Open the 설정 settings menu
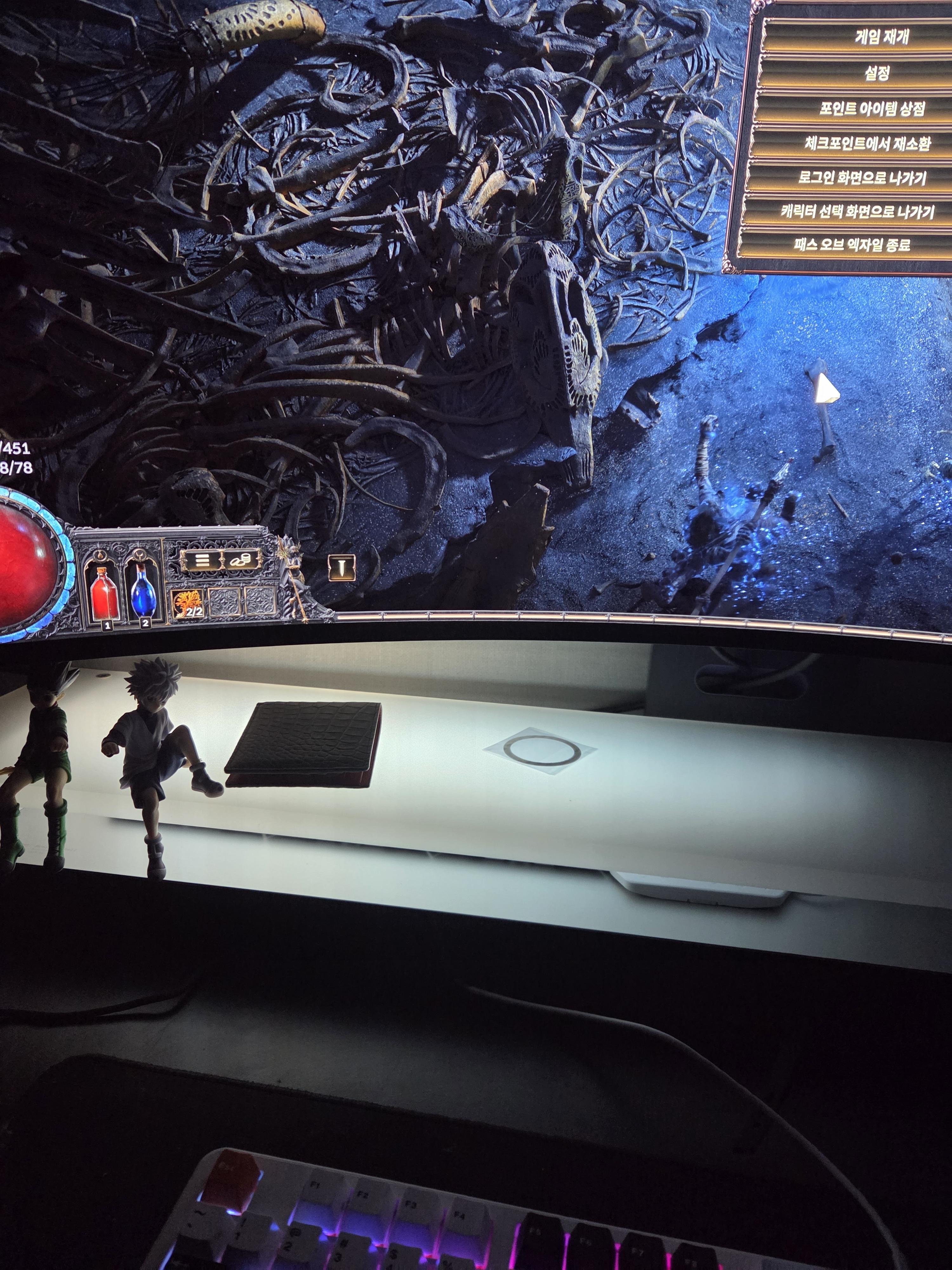 click(x=876, y=73)
